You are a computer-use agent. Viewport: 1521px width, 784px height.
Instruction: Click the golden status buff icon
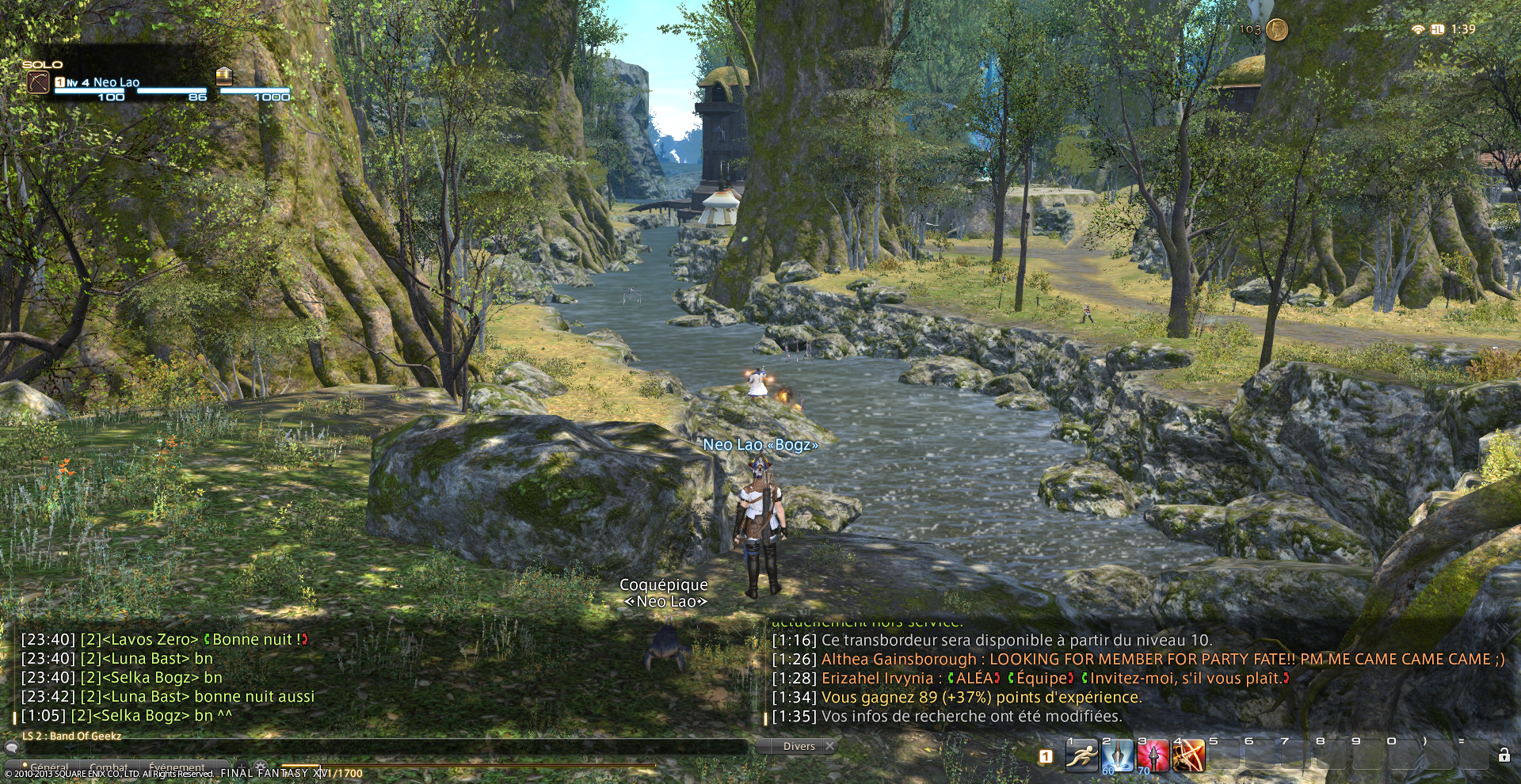pos(223,76)
